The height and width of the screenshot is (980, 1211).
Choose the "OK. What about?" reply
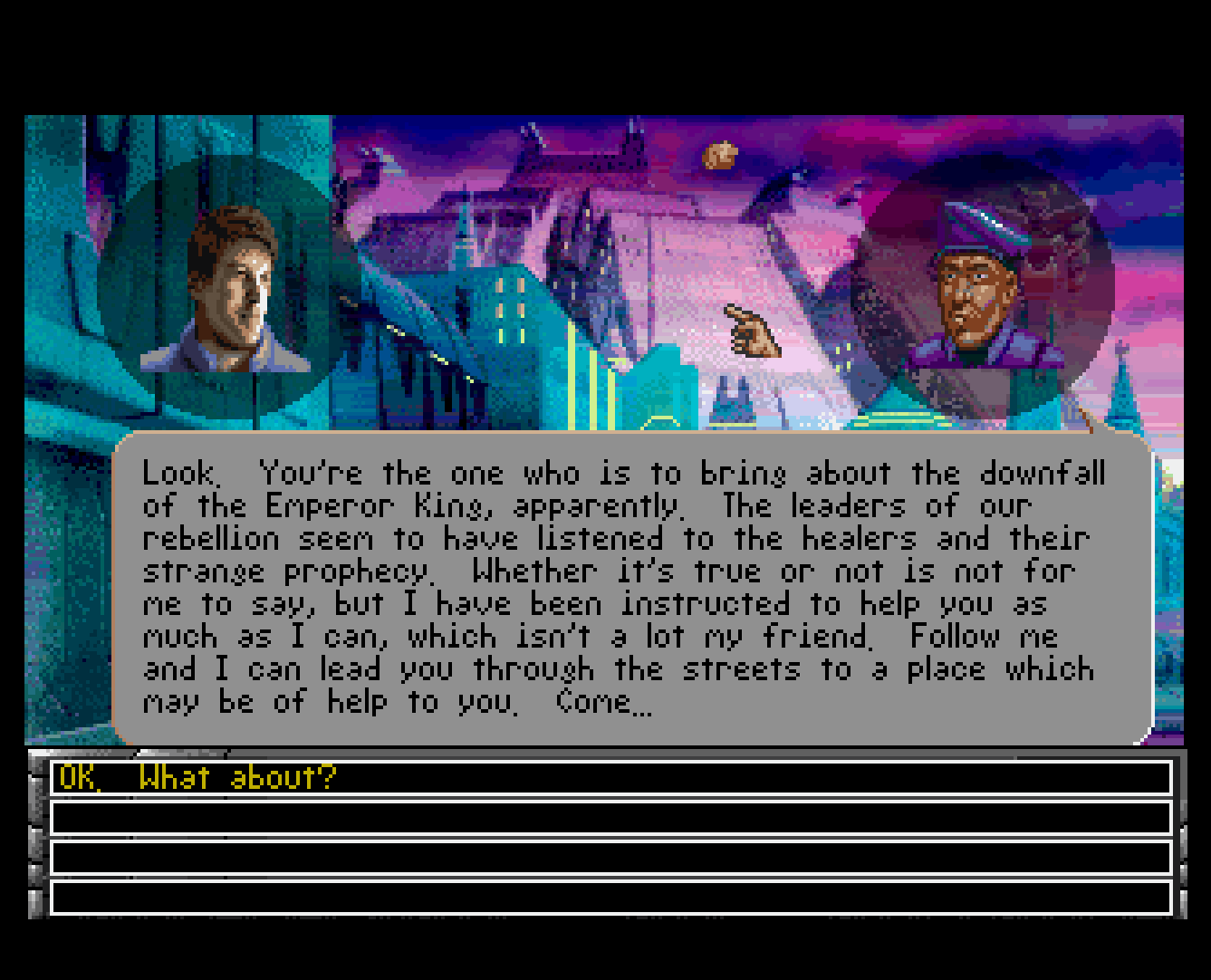coord(197,778)
